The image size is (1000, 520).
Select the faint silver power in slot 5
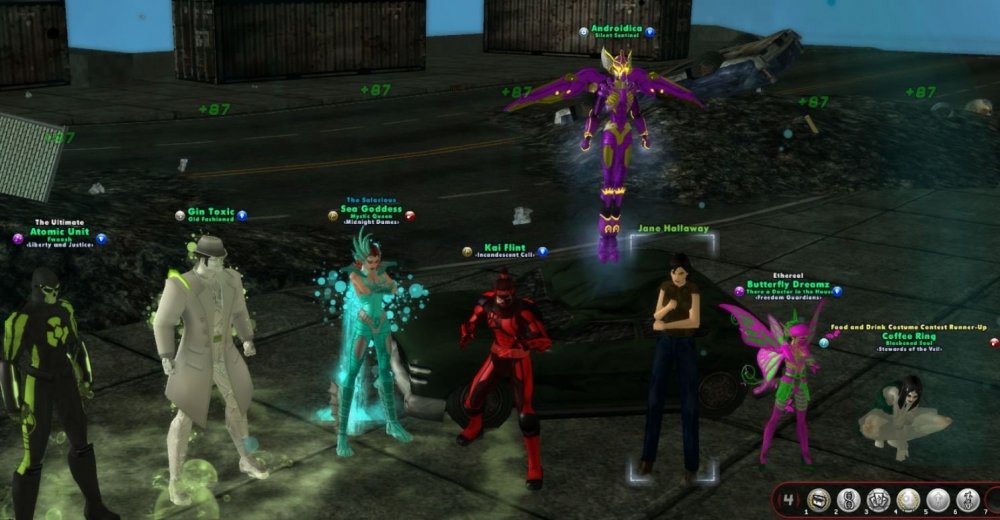pos(938,499)
